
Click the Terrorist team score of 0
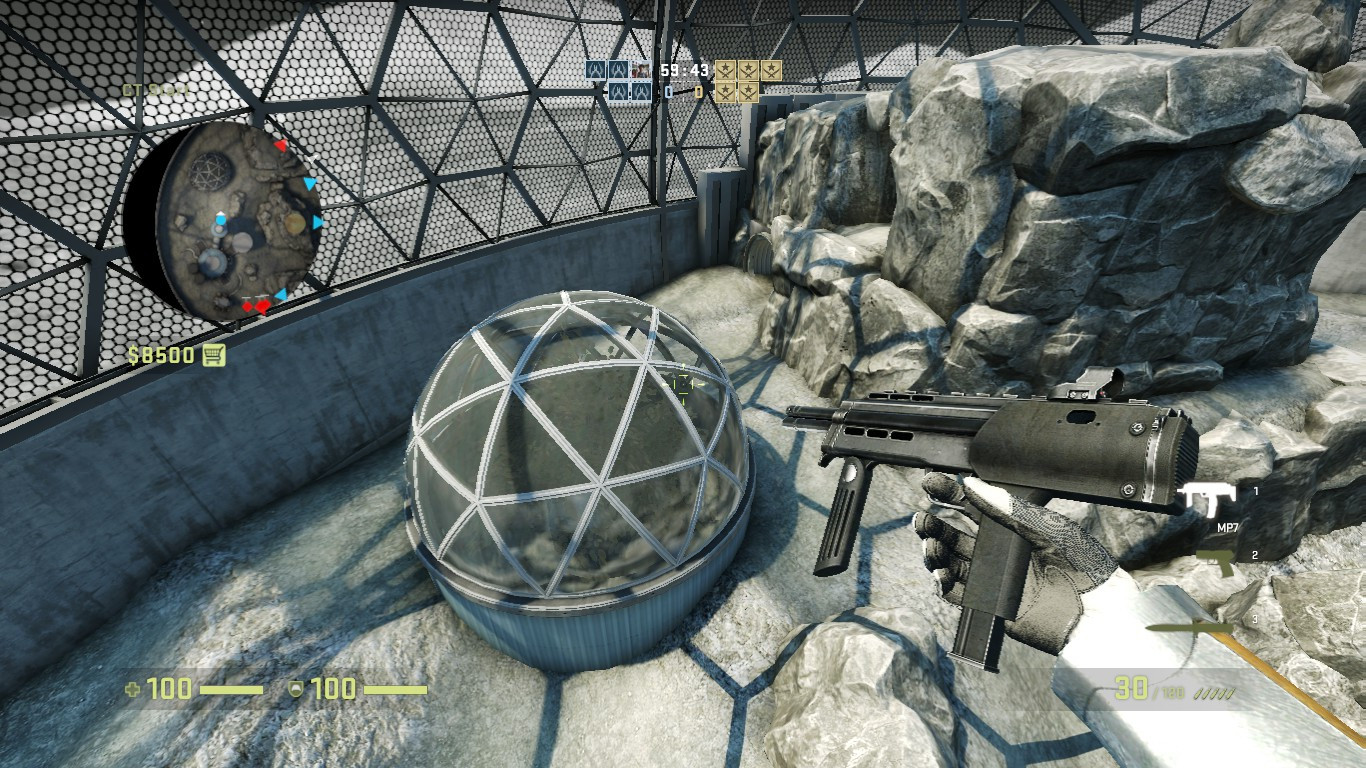coord(698,91)
